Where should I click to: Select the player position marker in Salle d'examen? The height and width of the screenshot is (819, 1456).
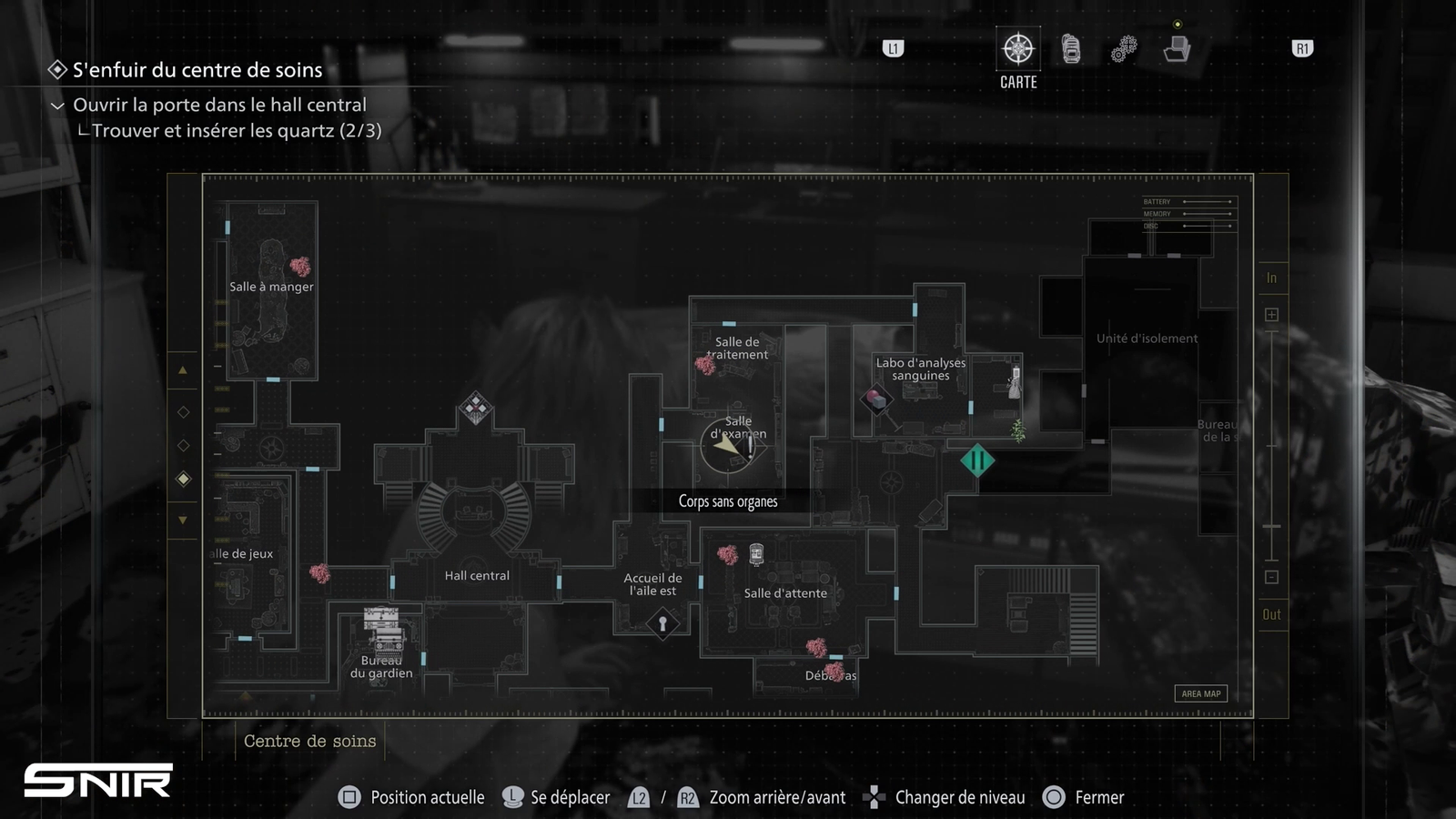point(728,446)
